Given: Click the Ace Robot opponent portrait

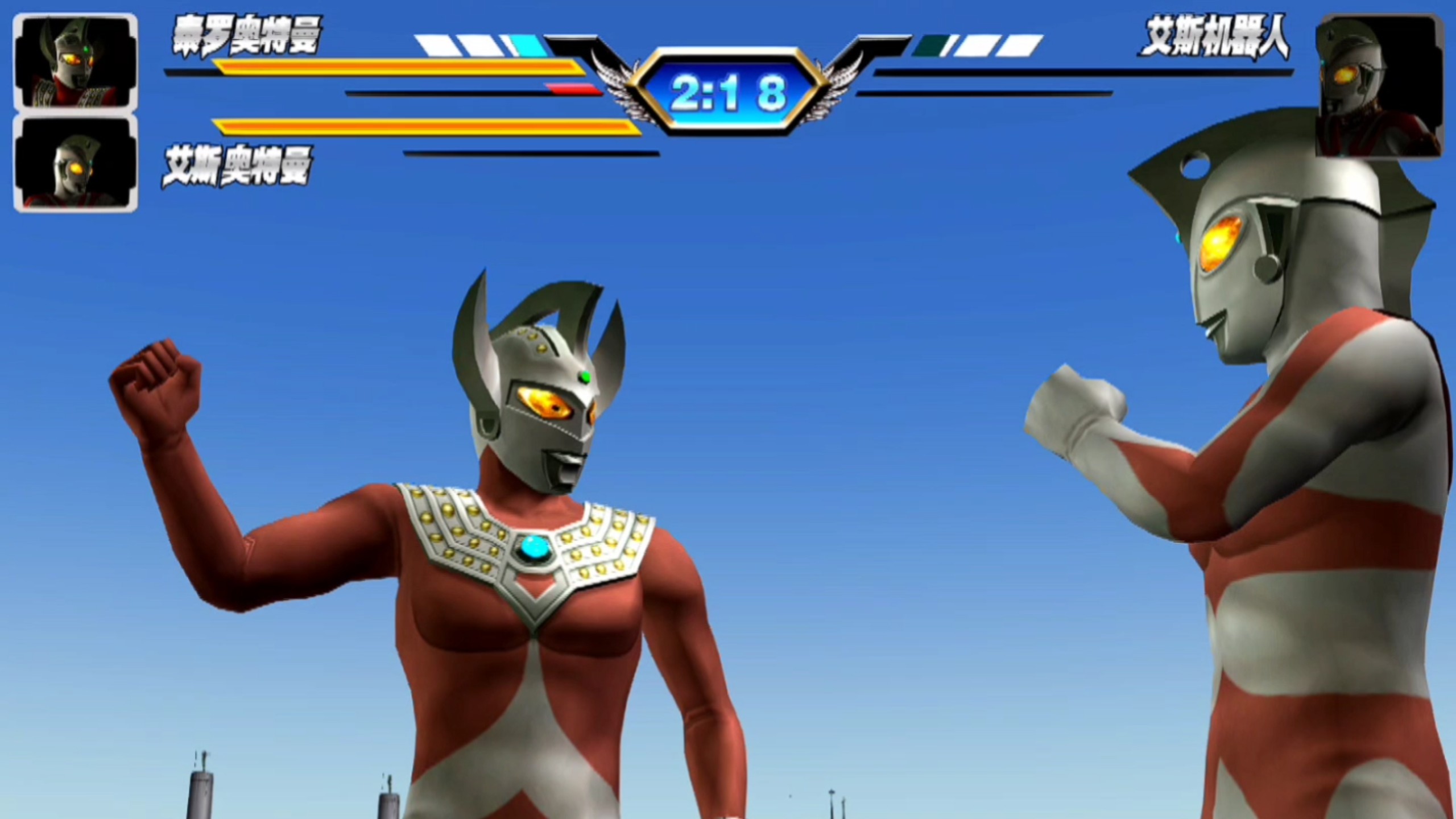Looking at the screenshot, I should pos(1378,86).
